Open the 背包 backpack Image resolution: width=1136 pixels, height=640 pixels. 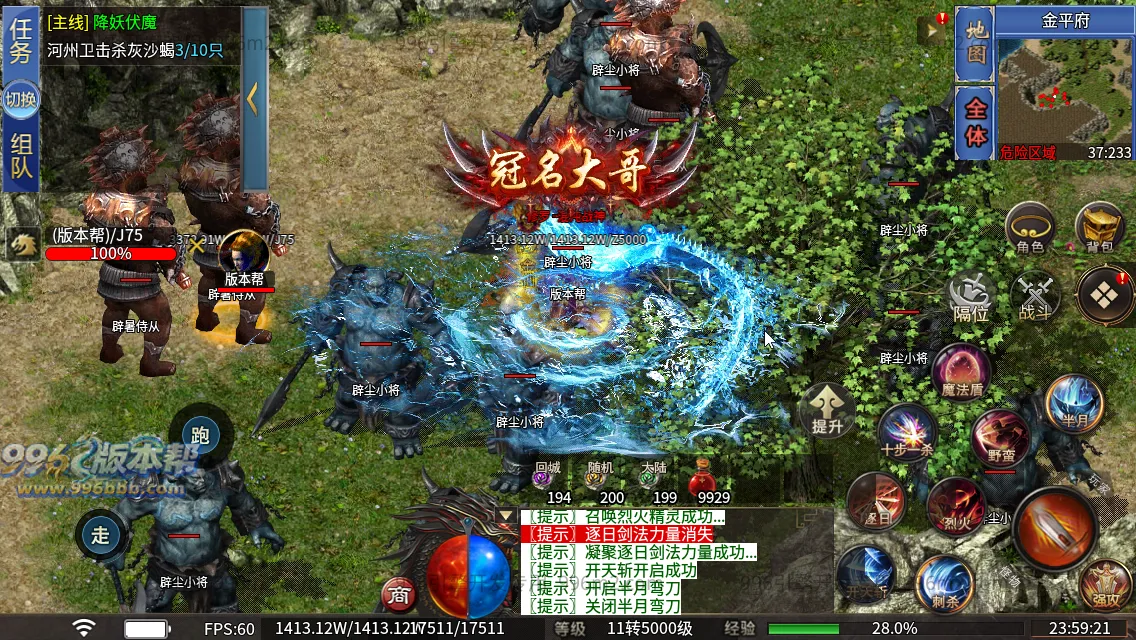[x=1100, y=228]
